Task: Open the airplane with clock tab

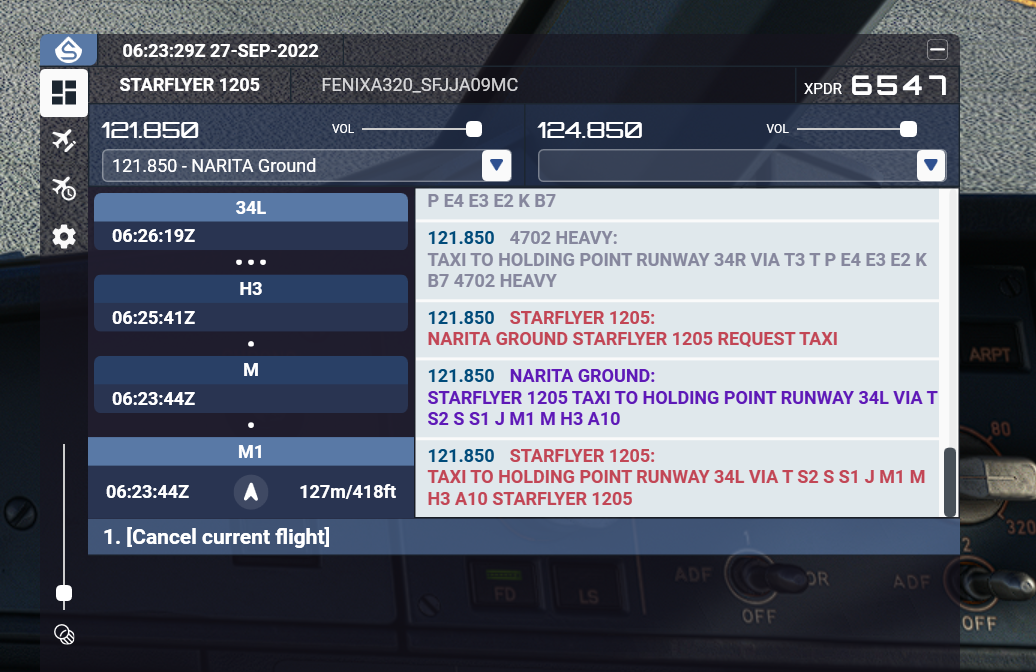Action: [64, 188]
